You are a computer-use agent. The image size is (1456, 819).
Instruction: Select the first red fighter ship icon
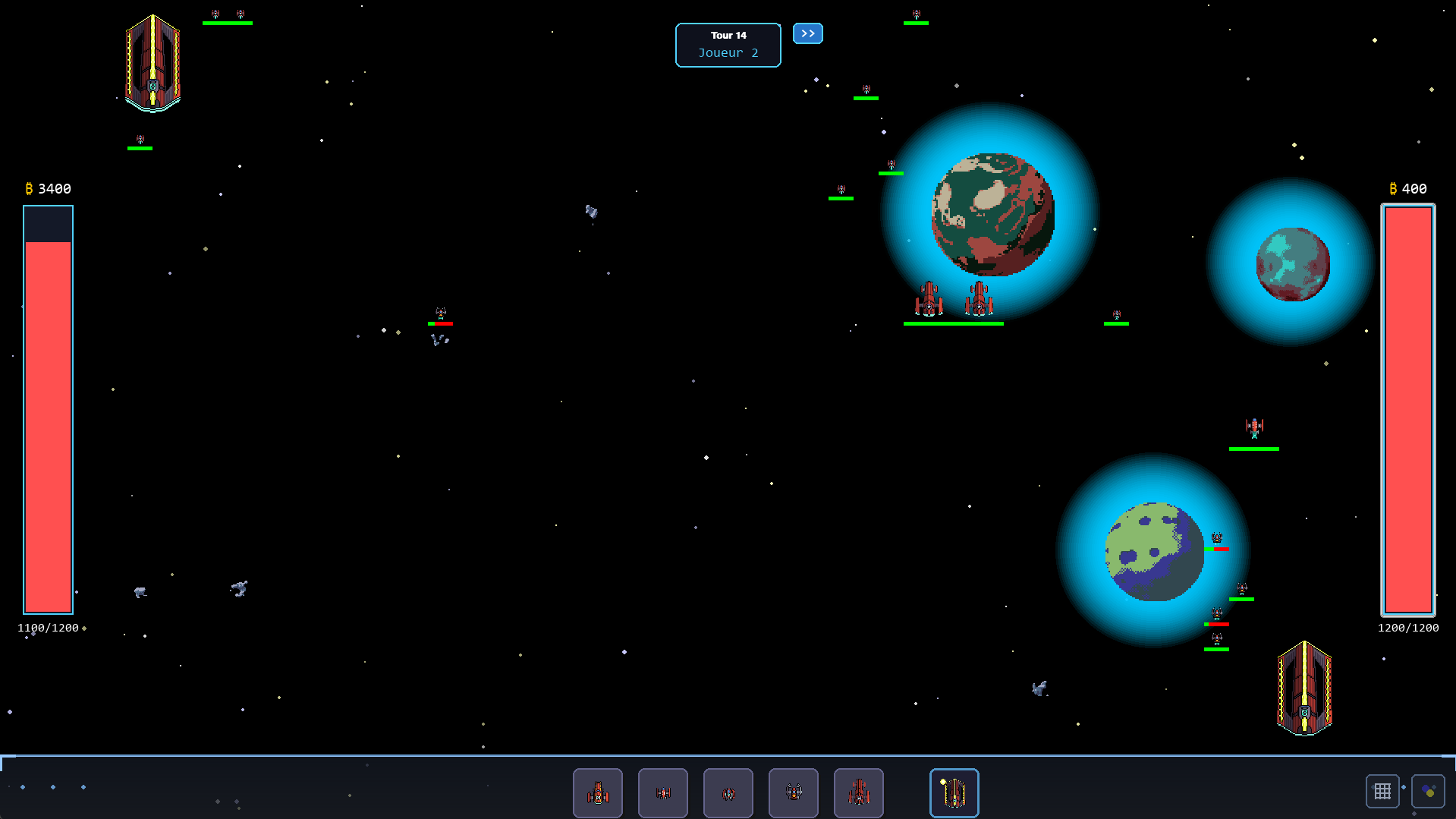tap(597, 792)
